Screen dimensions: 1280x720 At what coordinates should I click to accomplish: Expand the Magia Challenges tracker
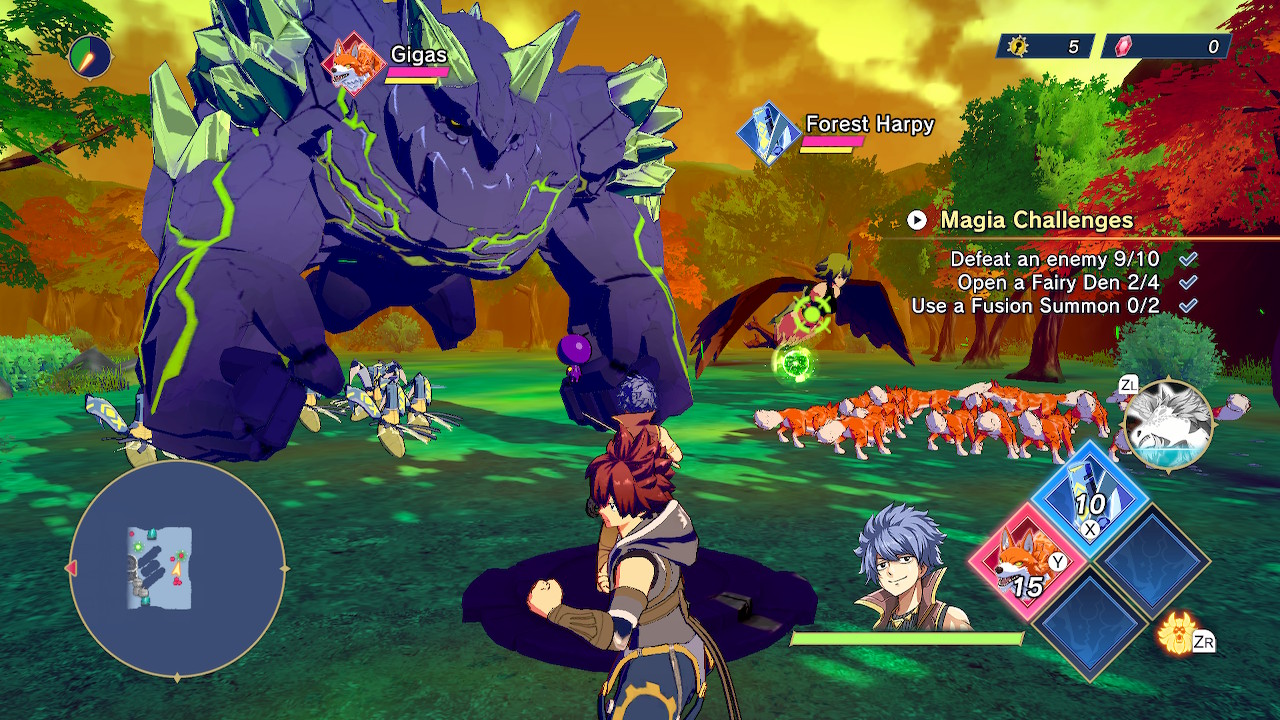click(x=917, y=220)
